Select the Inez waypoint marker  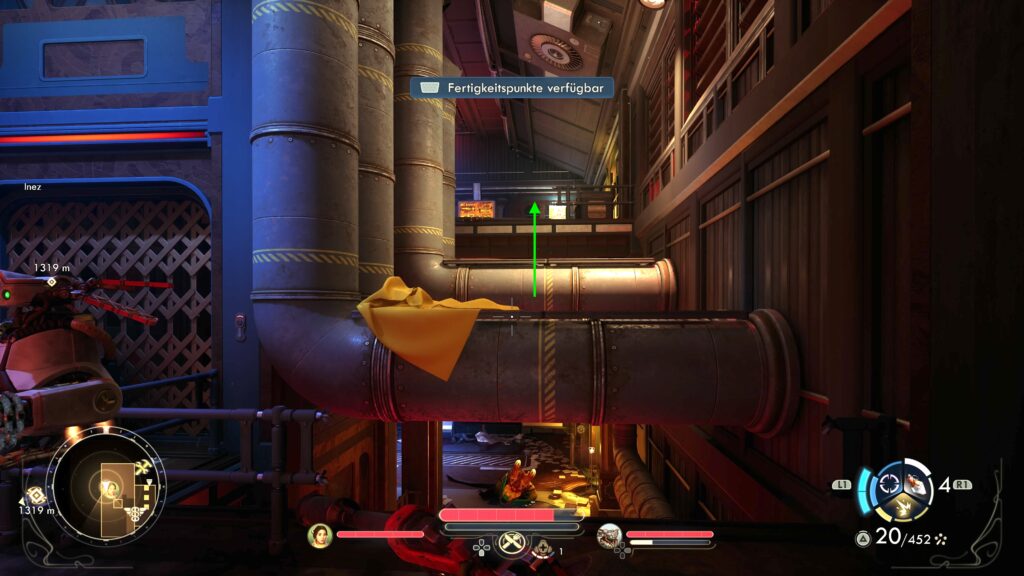(51, 283)
